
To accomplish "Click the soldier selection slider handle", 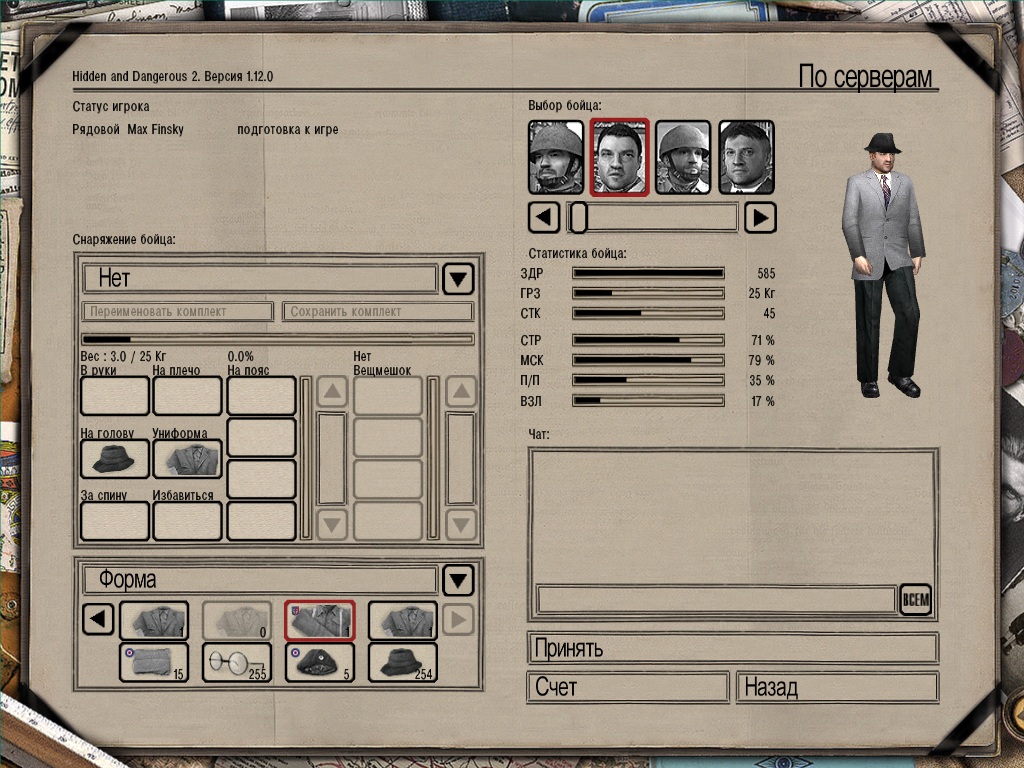I will 578,217.
